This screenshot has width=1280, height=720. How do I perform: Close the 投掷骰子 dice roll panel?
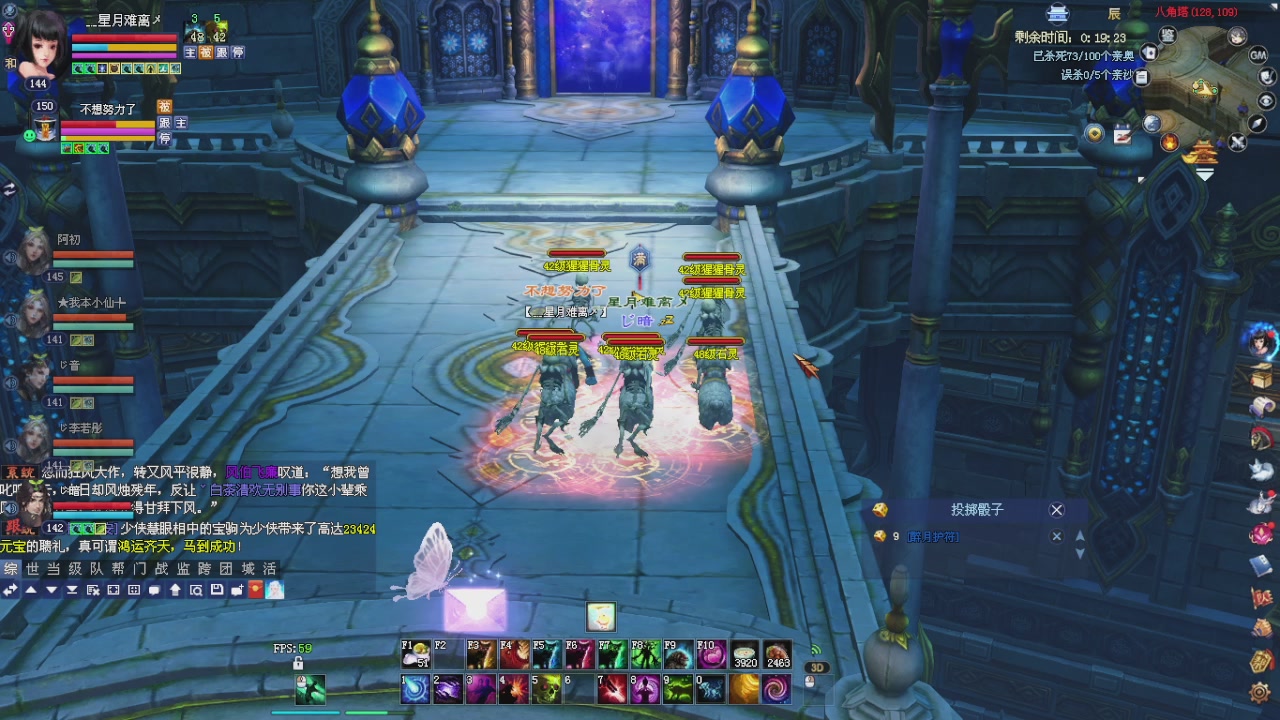[1056, 510]
